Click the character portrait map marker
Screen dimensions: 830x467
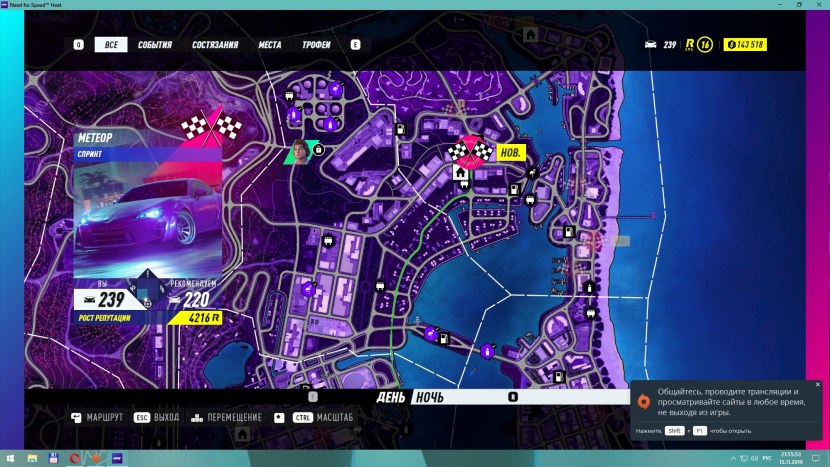coord(300,152)
